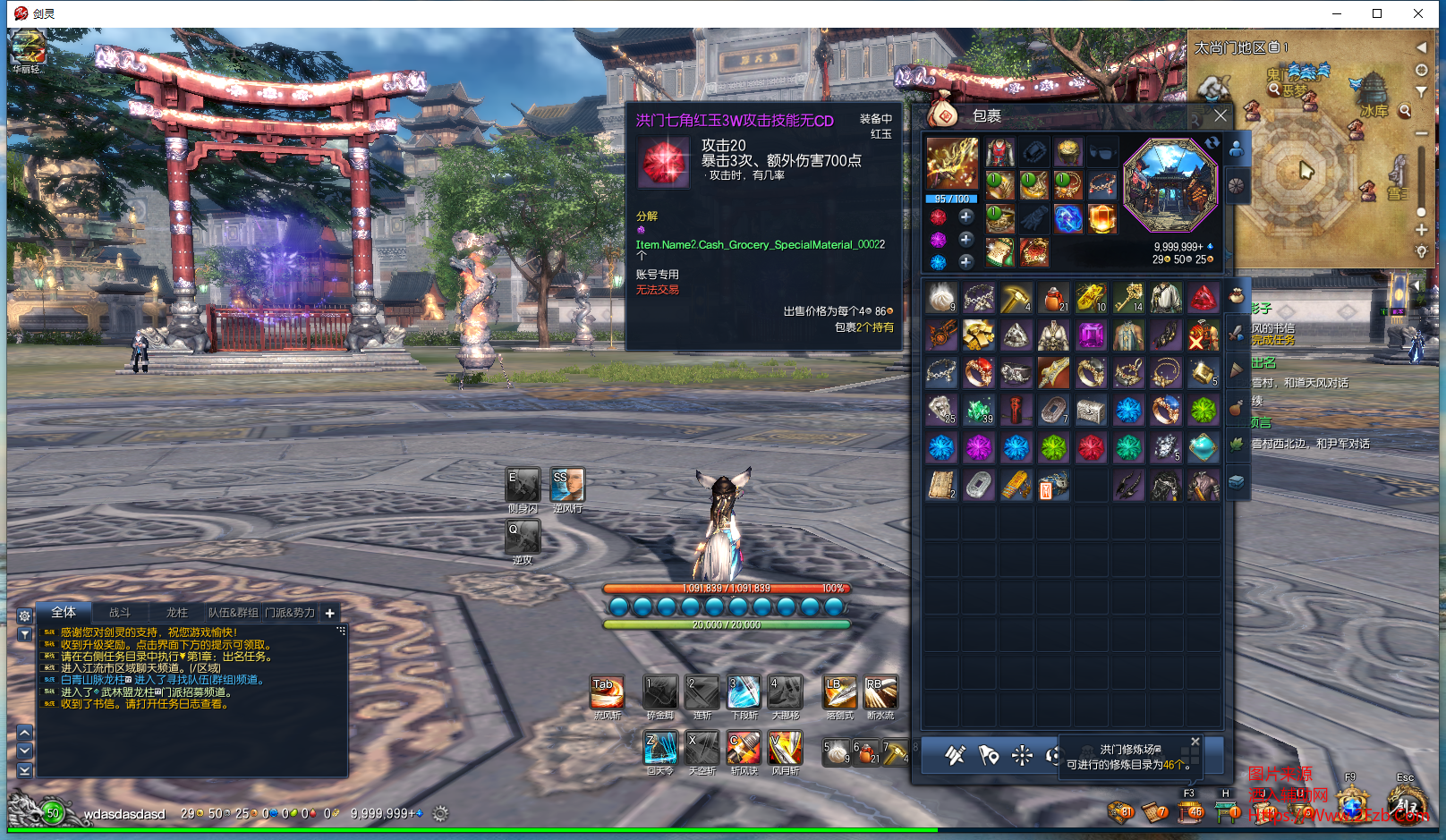Activate the 流风斩 Tab skill

pos(607,693)
